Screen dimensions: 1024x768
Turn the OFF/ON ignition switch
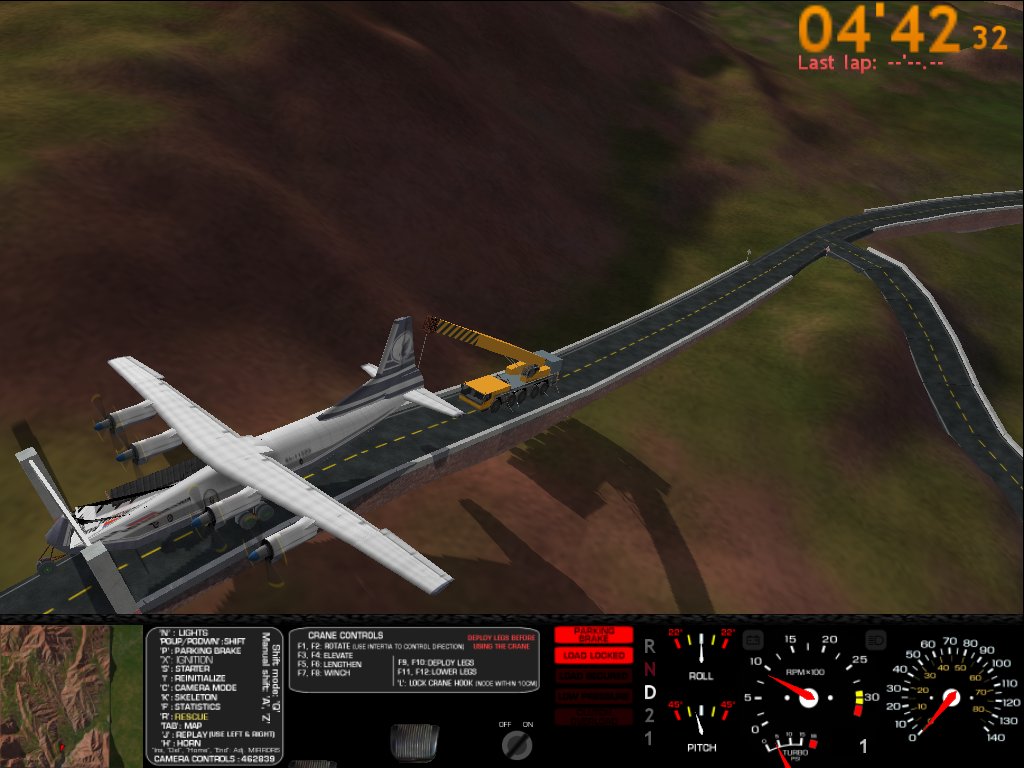(517, 743)
